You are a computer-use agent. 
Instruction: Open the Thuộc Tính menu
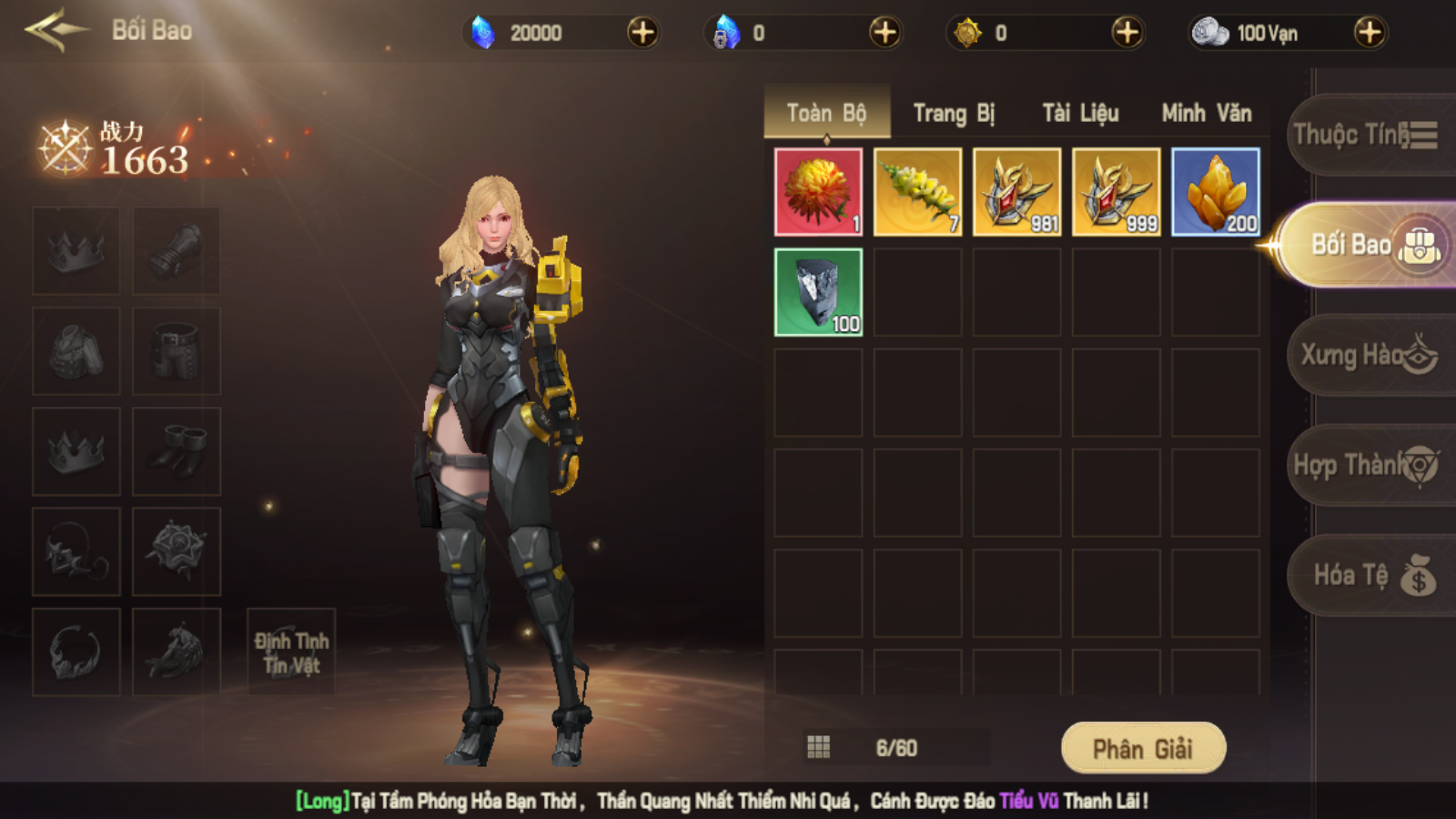pyautogui.click(x=1367, y=135)
